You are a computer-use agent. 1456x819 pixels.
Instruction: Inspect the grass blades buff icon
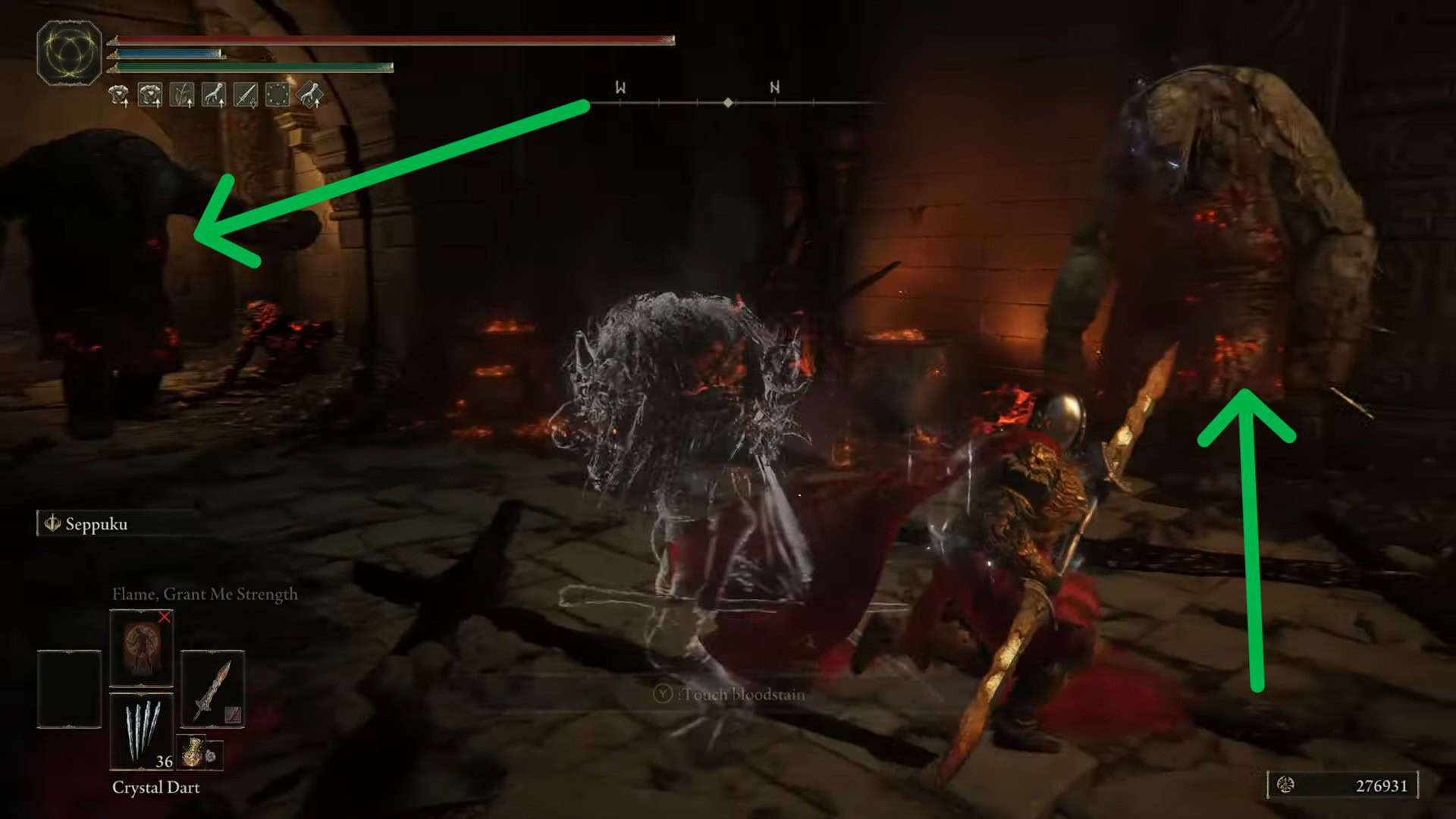182,95
